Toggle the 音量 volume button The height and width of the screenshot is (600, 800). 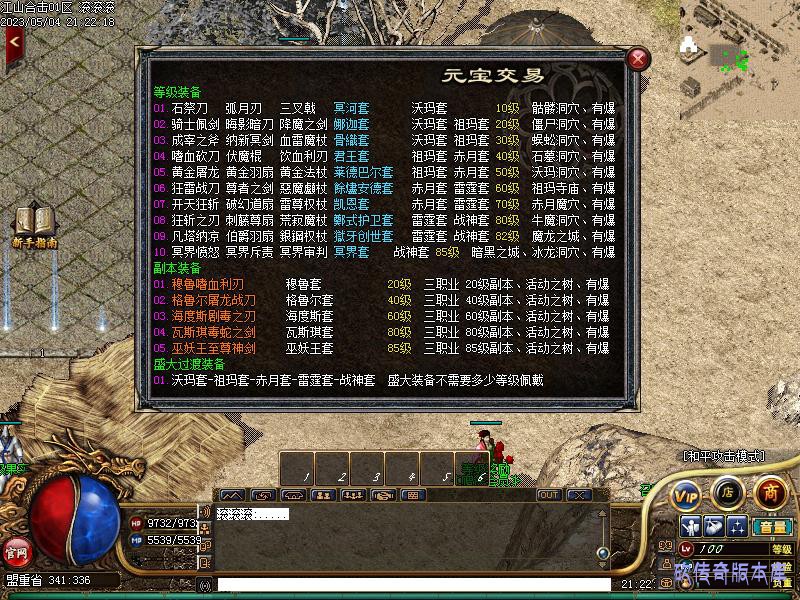pos(772,527)
